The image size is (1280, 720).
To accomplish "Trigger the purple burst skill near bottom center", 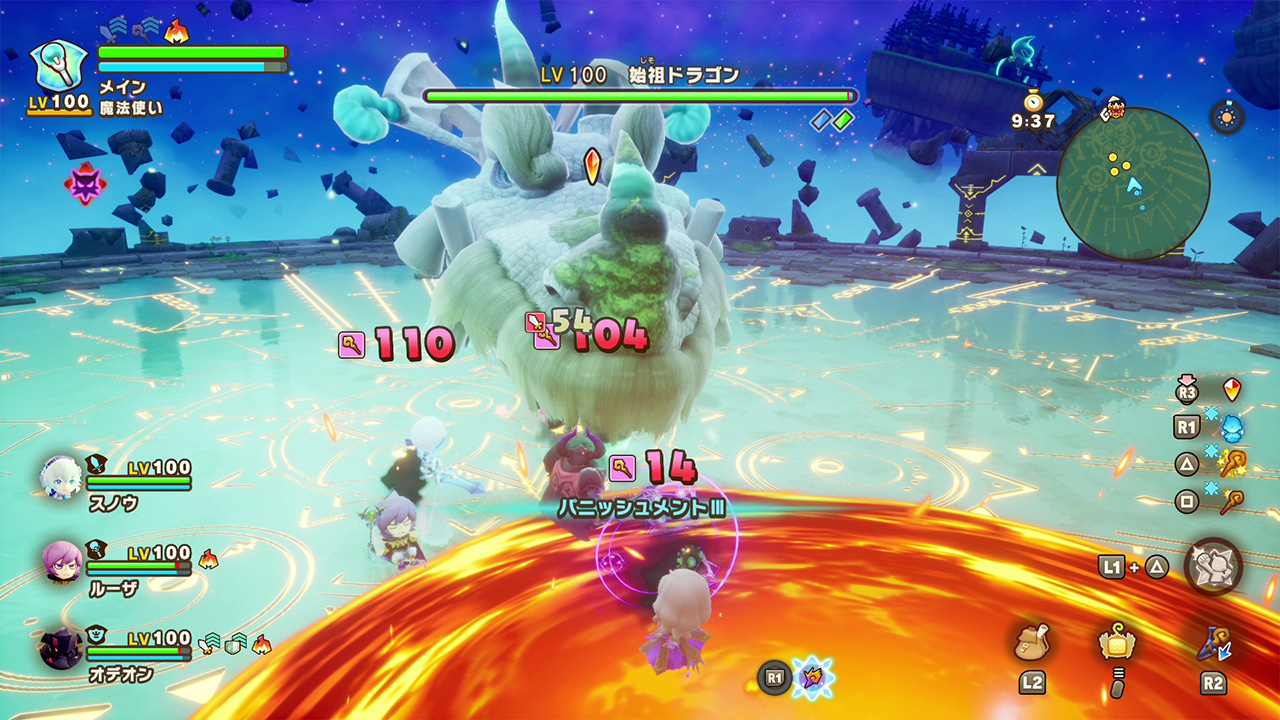I will pyautogui.click(x=812, y=677).
